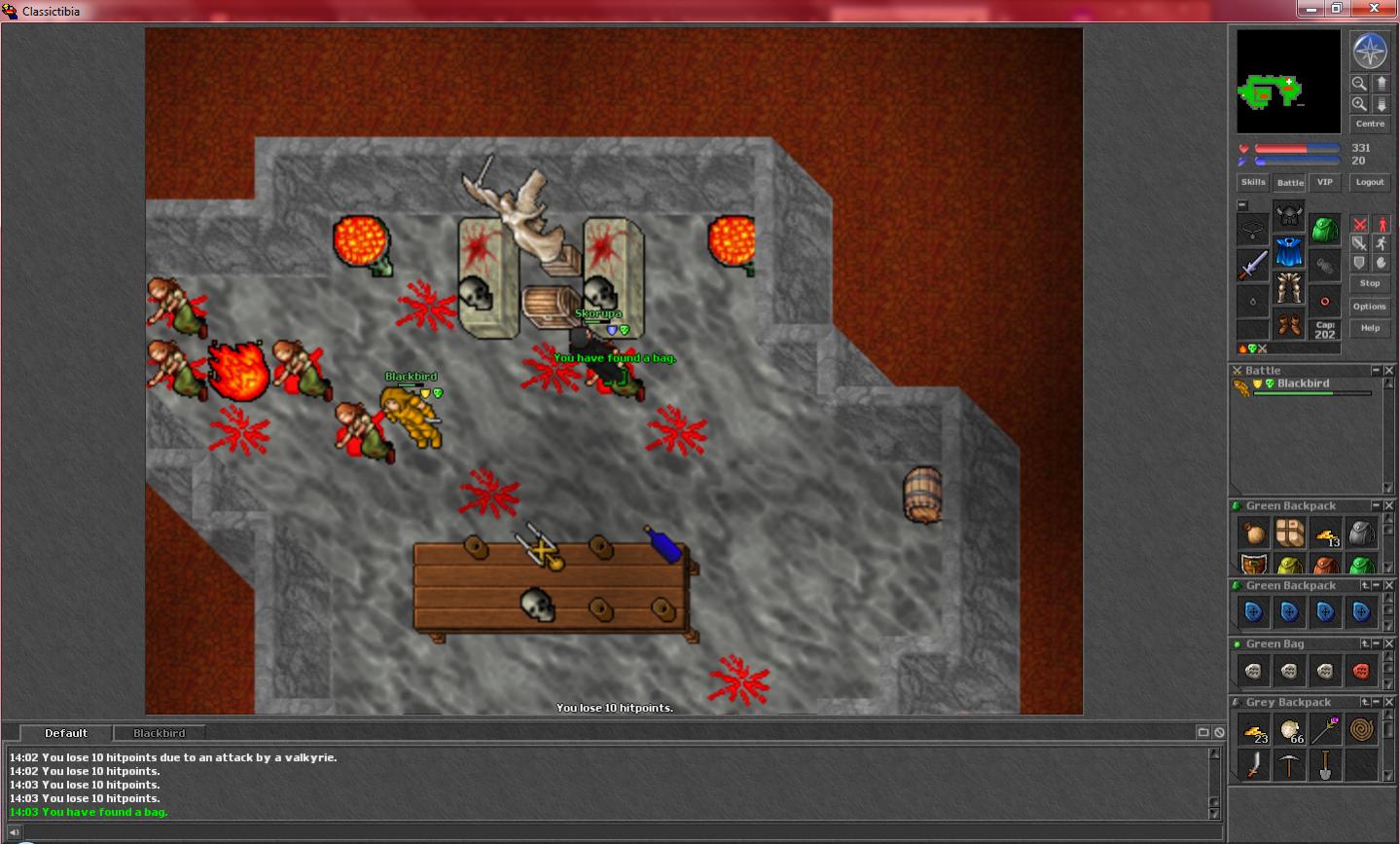Switch to the Blackbird chat tab
The width and height of the screenshot is (1400, 844).
(159, 733)
